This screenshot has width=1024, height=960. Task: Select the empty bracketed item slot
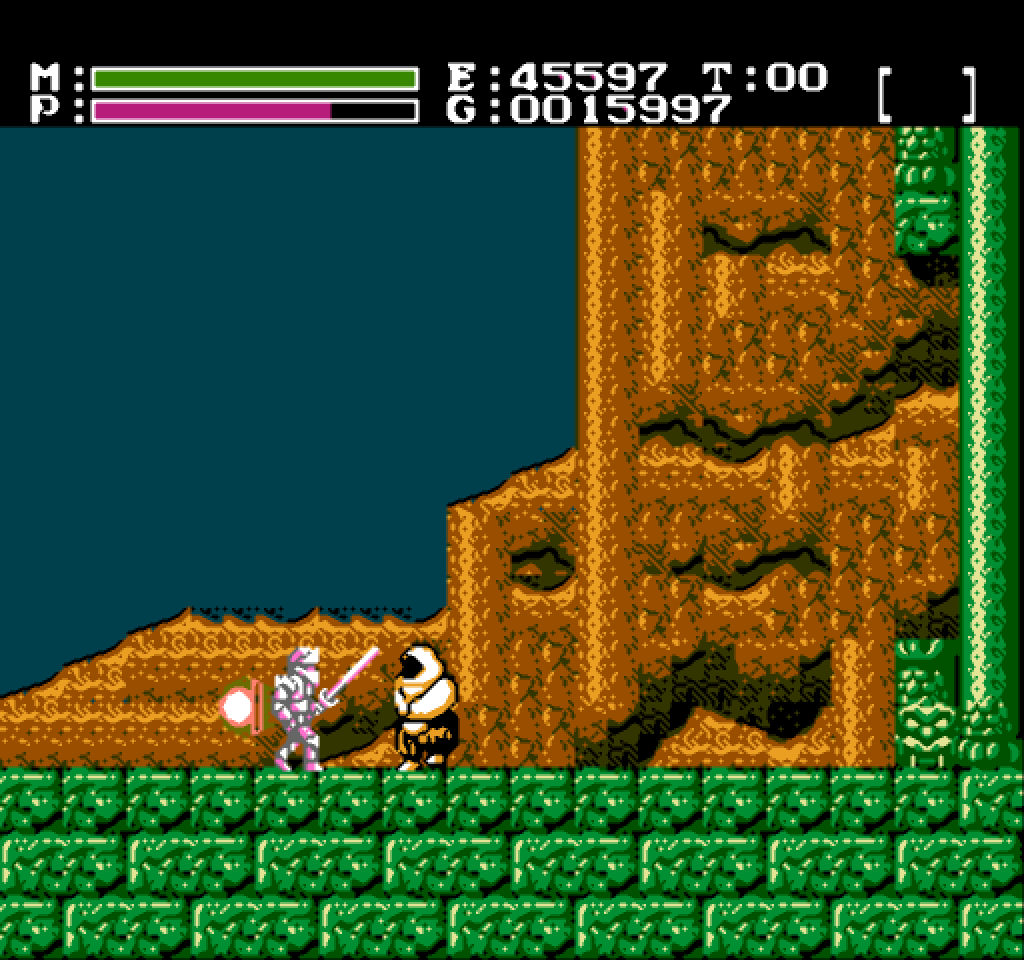pyautogui.click(x=927, y=94)
